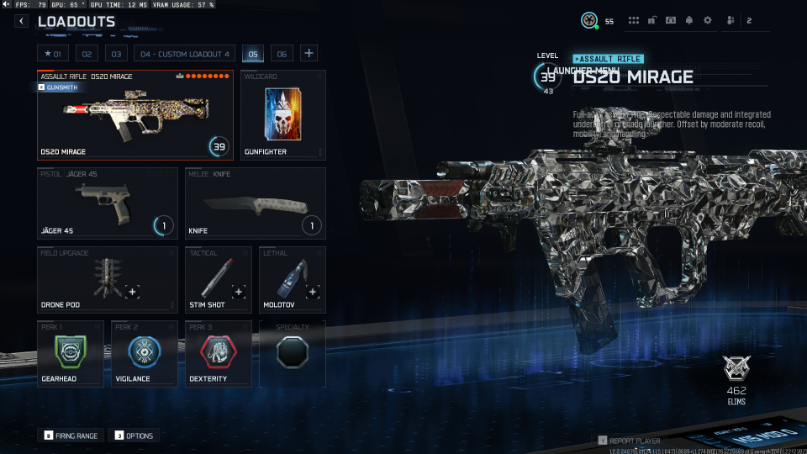The height and width of the screenshot is (454, 807).
Task: Change the Drone Pod field upgrade
Action: [107, 278]
